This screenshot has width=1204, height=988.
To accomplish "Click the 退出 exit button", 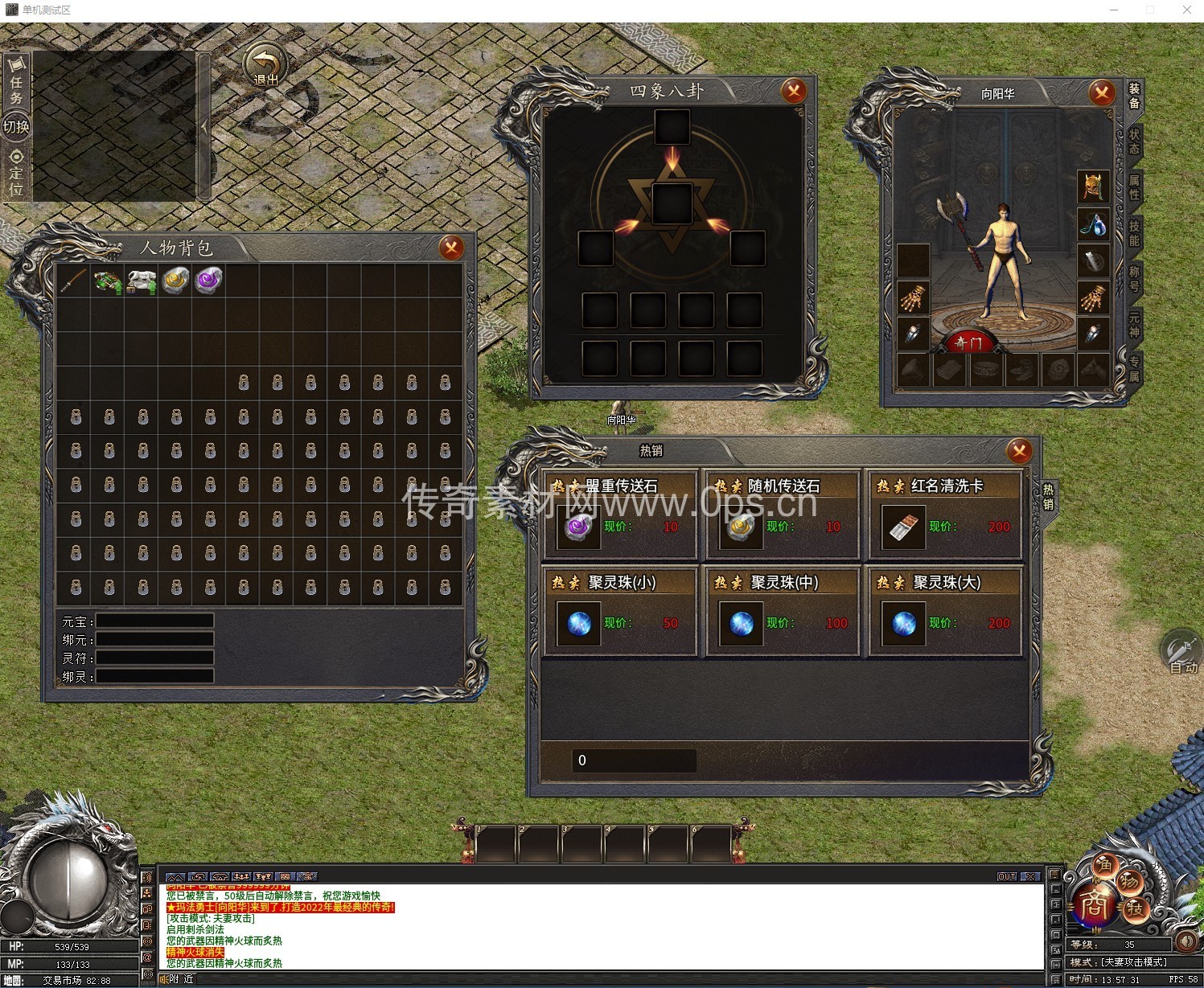I will (x=265, y=66).
